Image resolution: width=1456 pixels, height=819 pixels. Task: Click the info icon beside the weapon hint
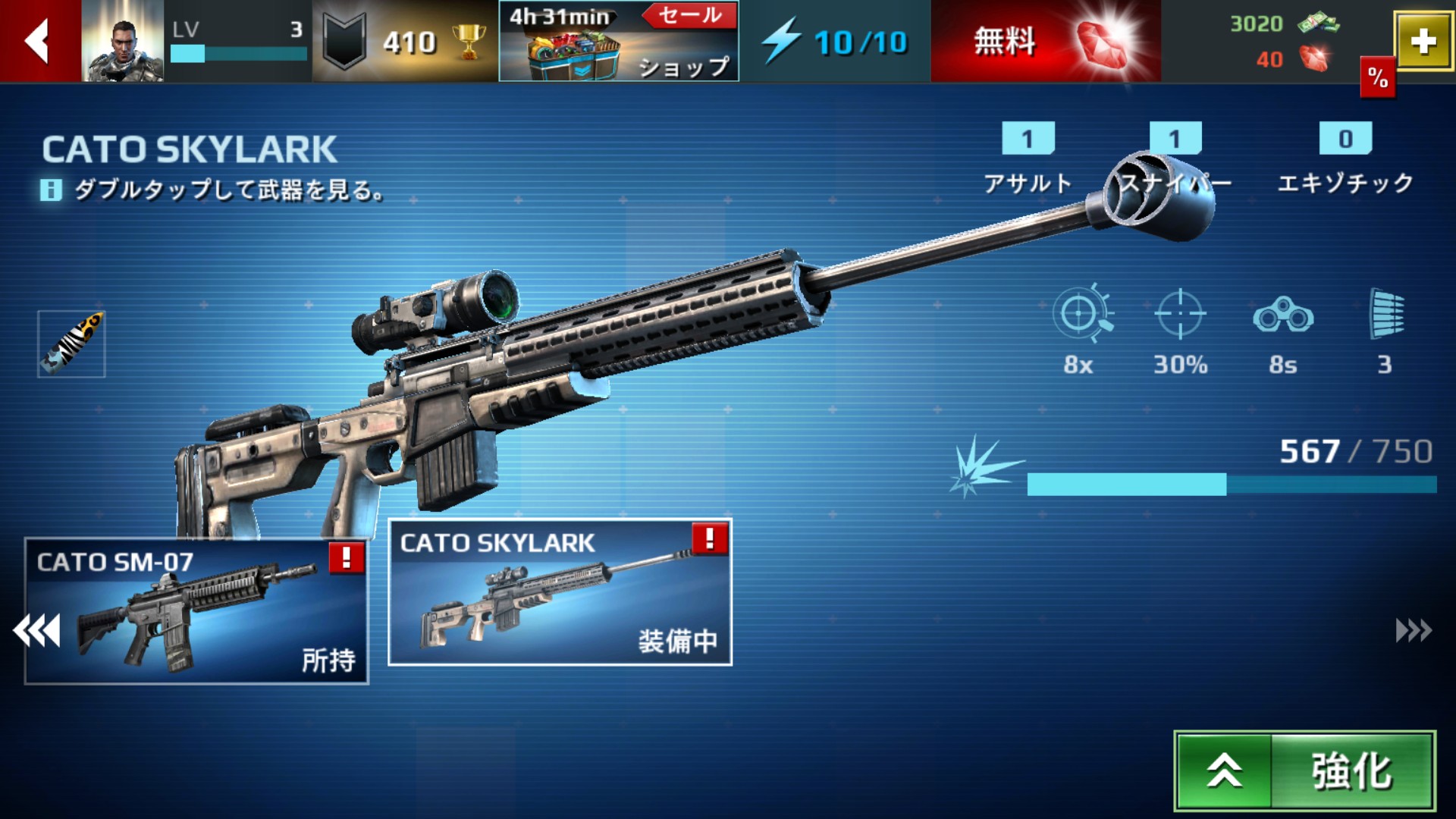[x=51, y=190]
